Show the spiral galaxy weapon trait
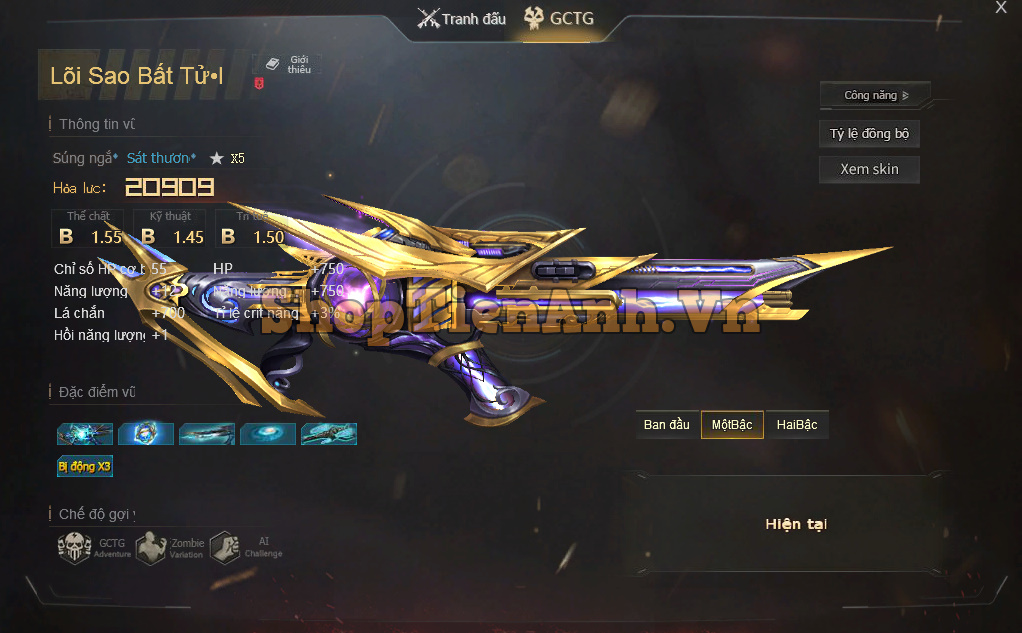Image resolution: width=1022 pixels, height=633 pixels. pyautogui.click(x=268, y=434)
